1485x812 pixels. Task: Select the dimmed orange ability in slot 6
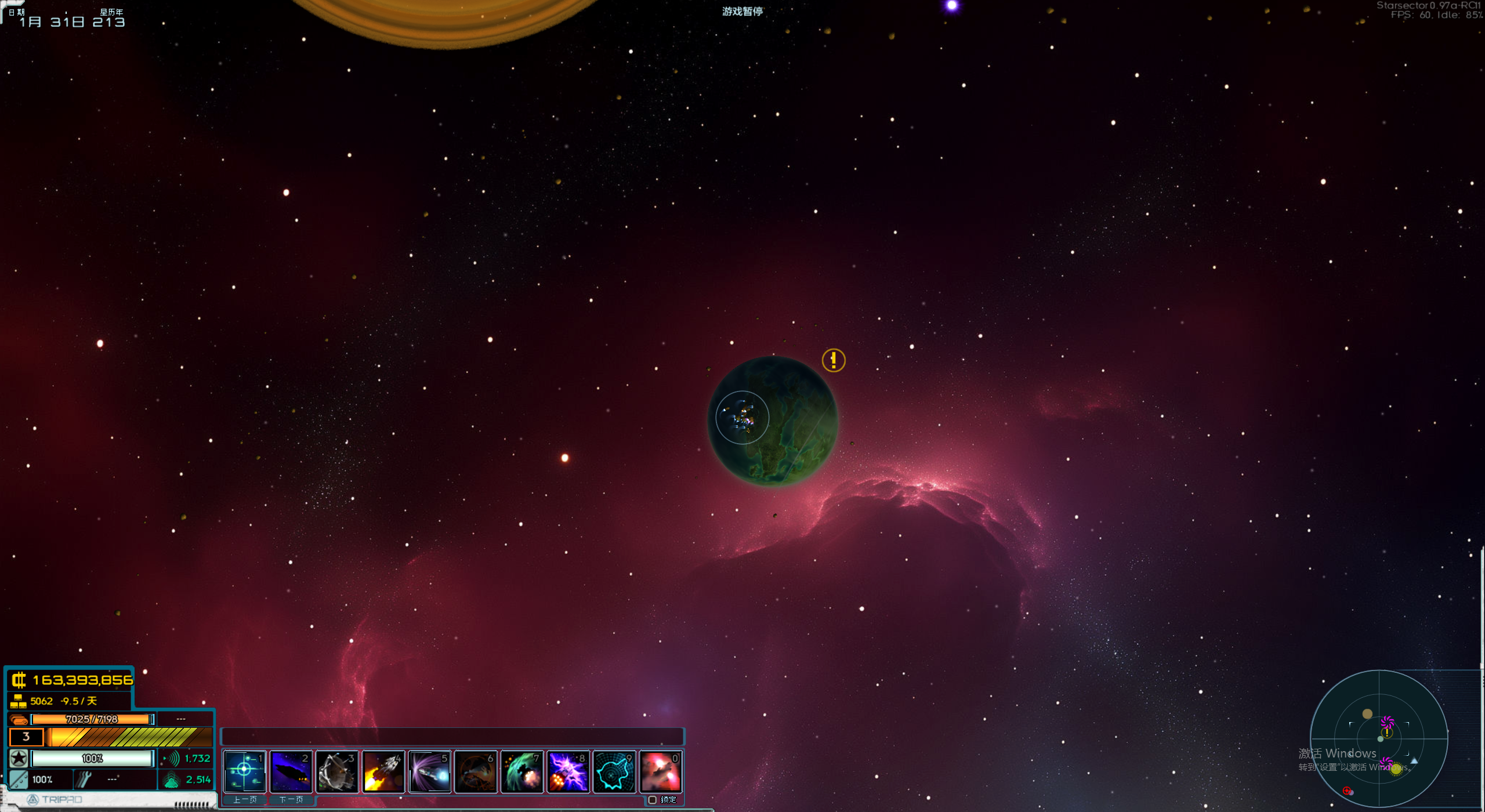476,771
